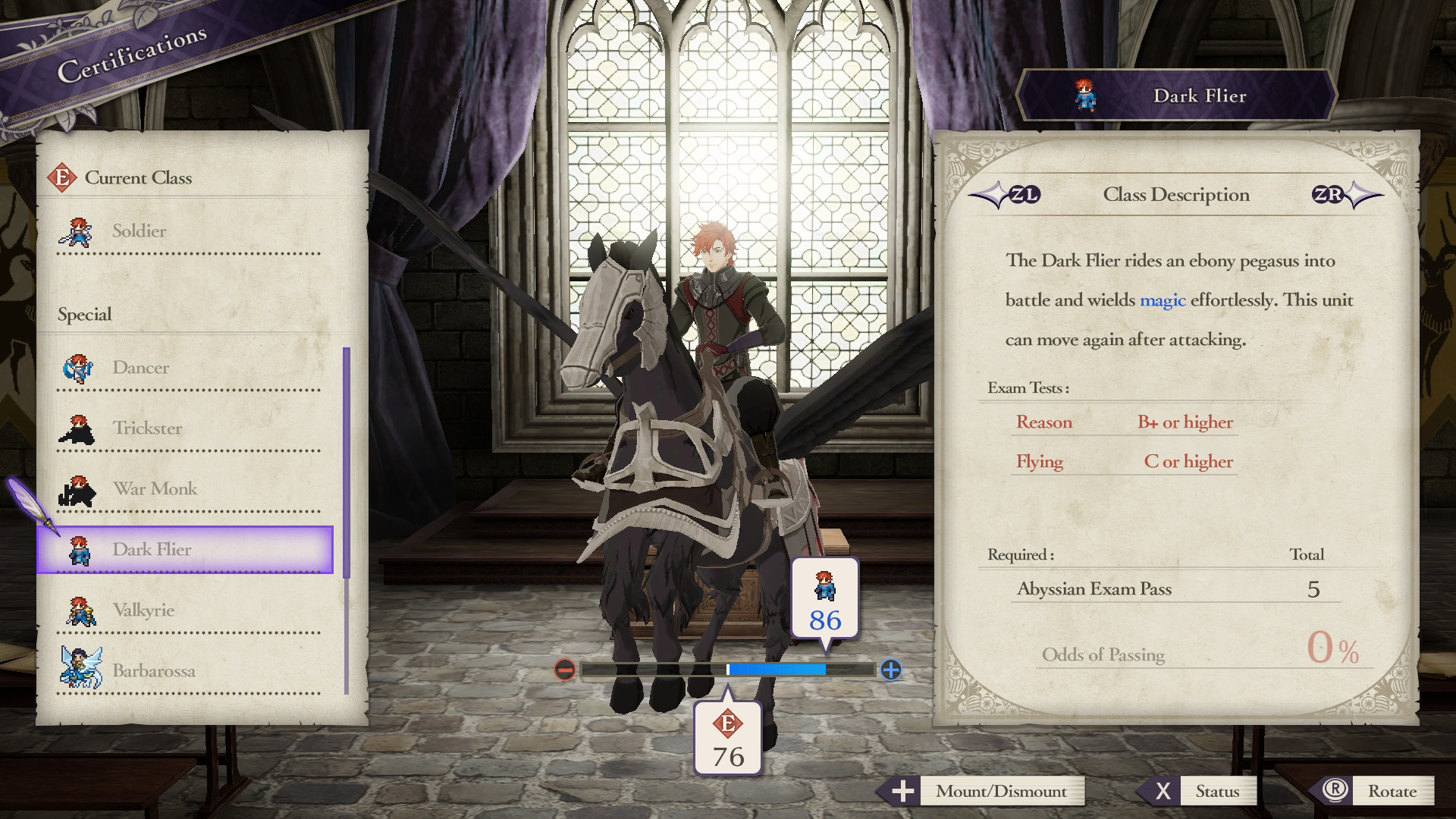The height and width of the screenshot is (819, 1456).
Task: Select the Trickster class icon
Action: 76,428
